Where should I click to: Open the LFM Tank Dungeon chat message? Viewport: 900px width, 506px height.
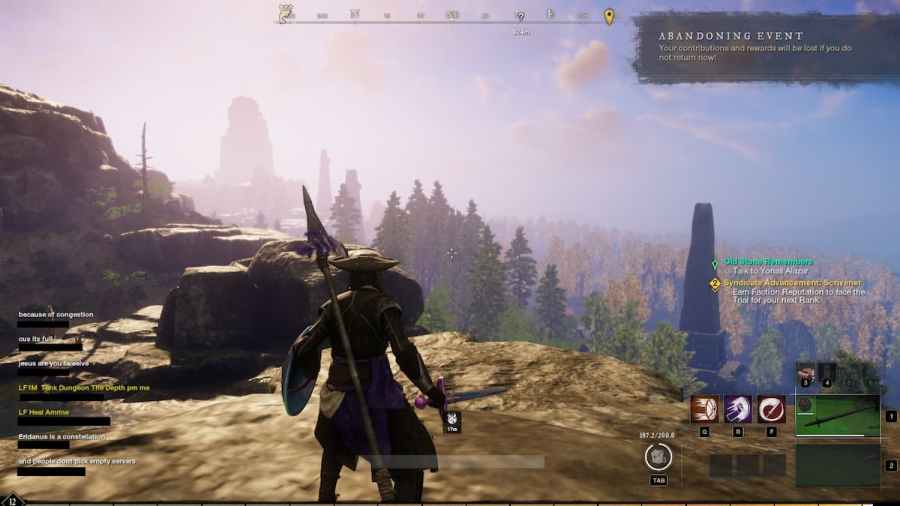[83, 387]
